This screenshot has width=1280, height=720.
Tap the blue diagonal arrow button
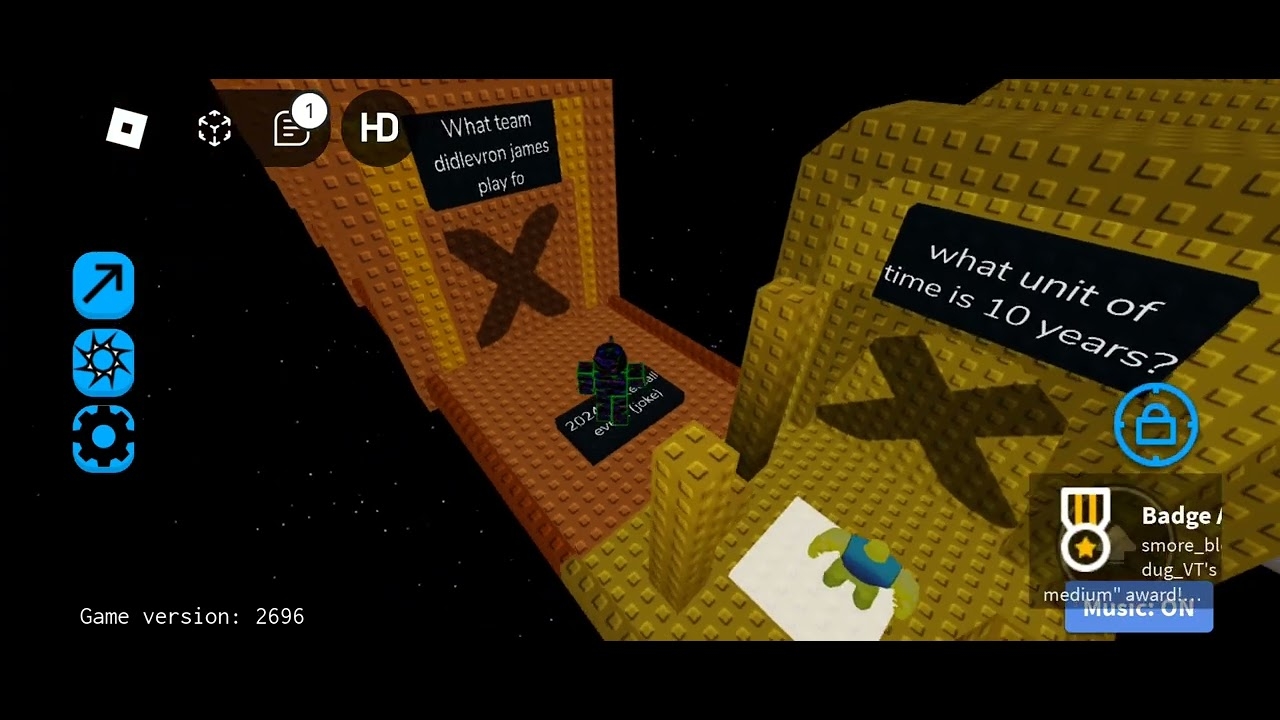(103, 285)
